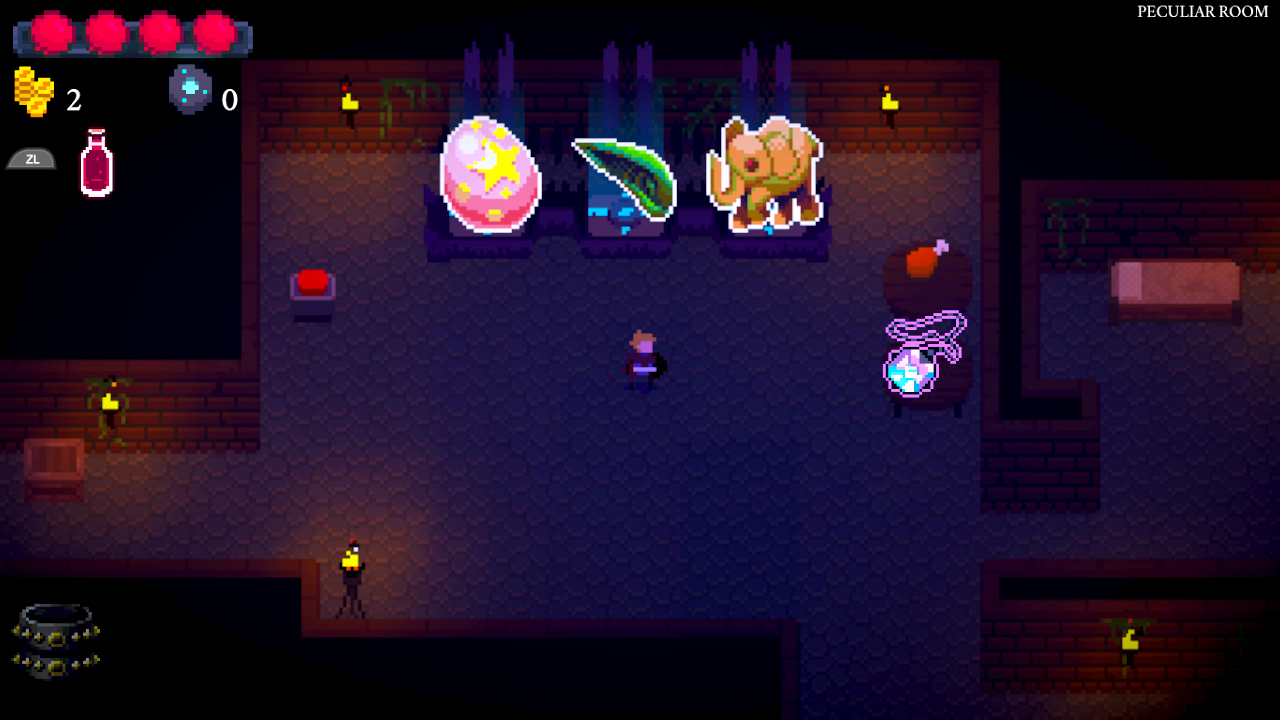Click the PECULIAR ROOM title label

[1203, 13]
